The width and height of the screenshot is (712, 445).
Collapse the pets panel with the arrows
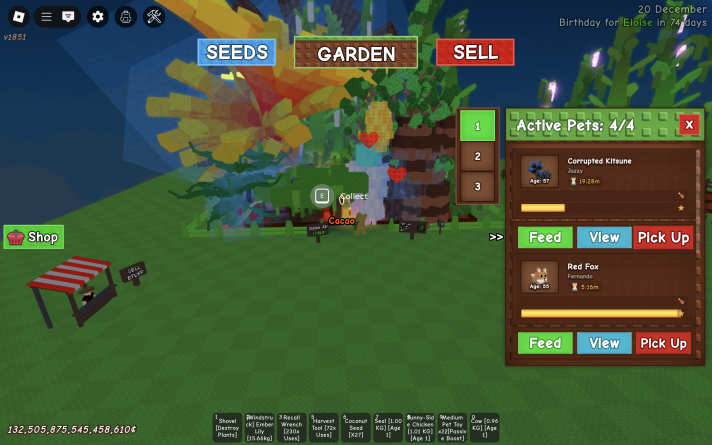click(x=496, y=237)
